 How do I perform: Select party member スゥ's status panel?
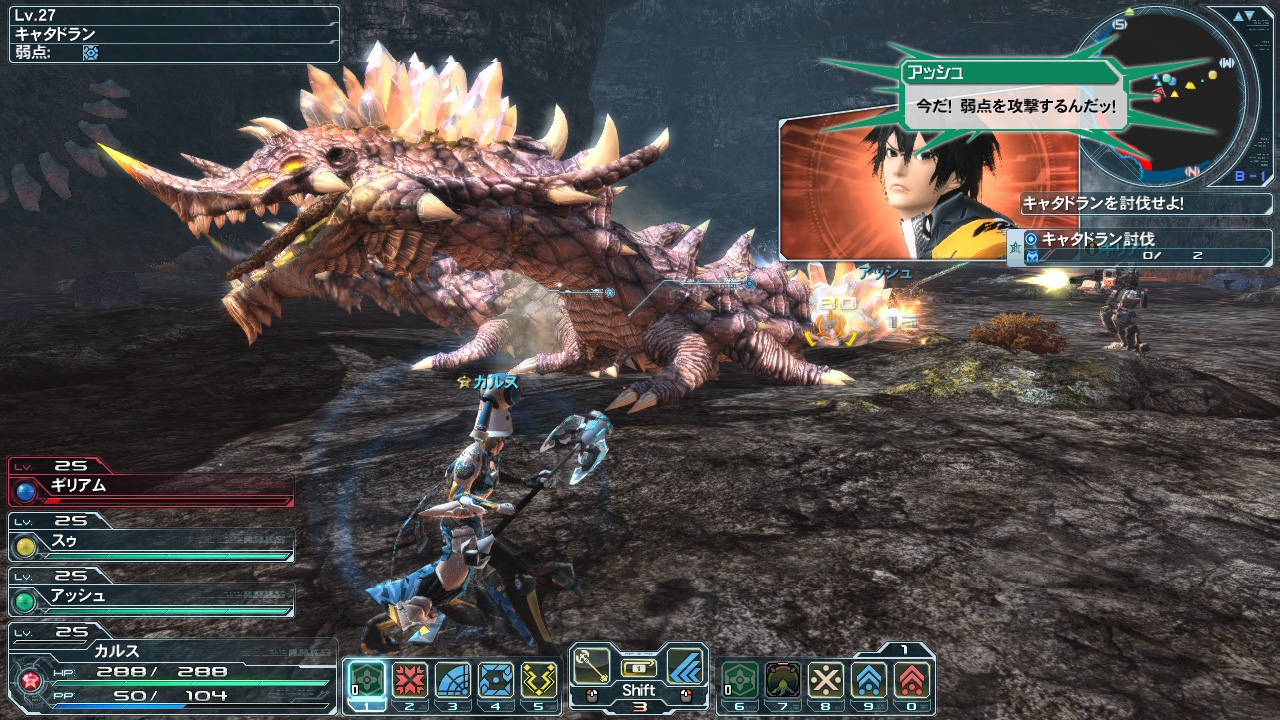[x=152, y=542]
